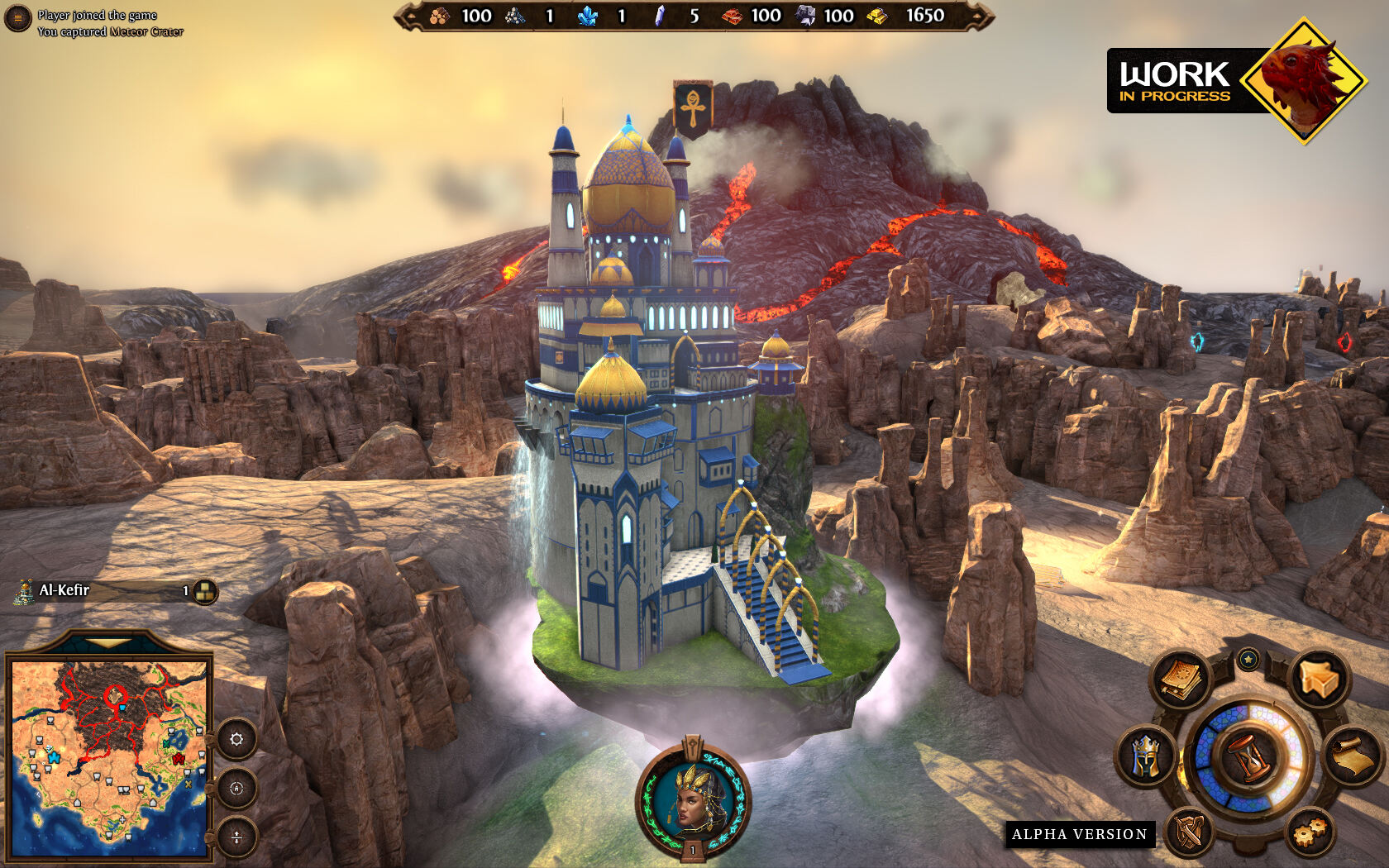Click the sword and shield icon
The height and width of the screenshot is (868, 1389).
1191,831
